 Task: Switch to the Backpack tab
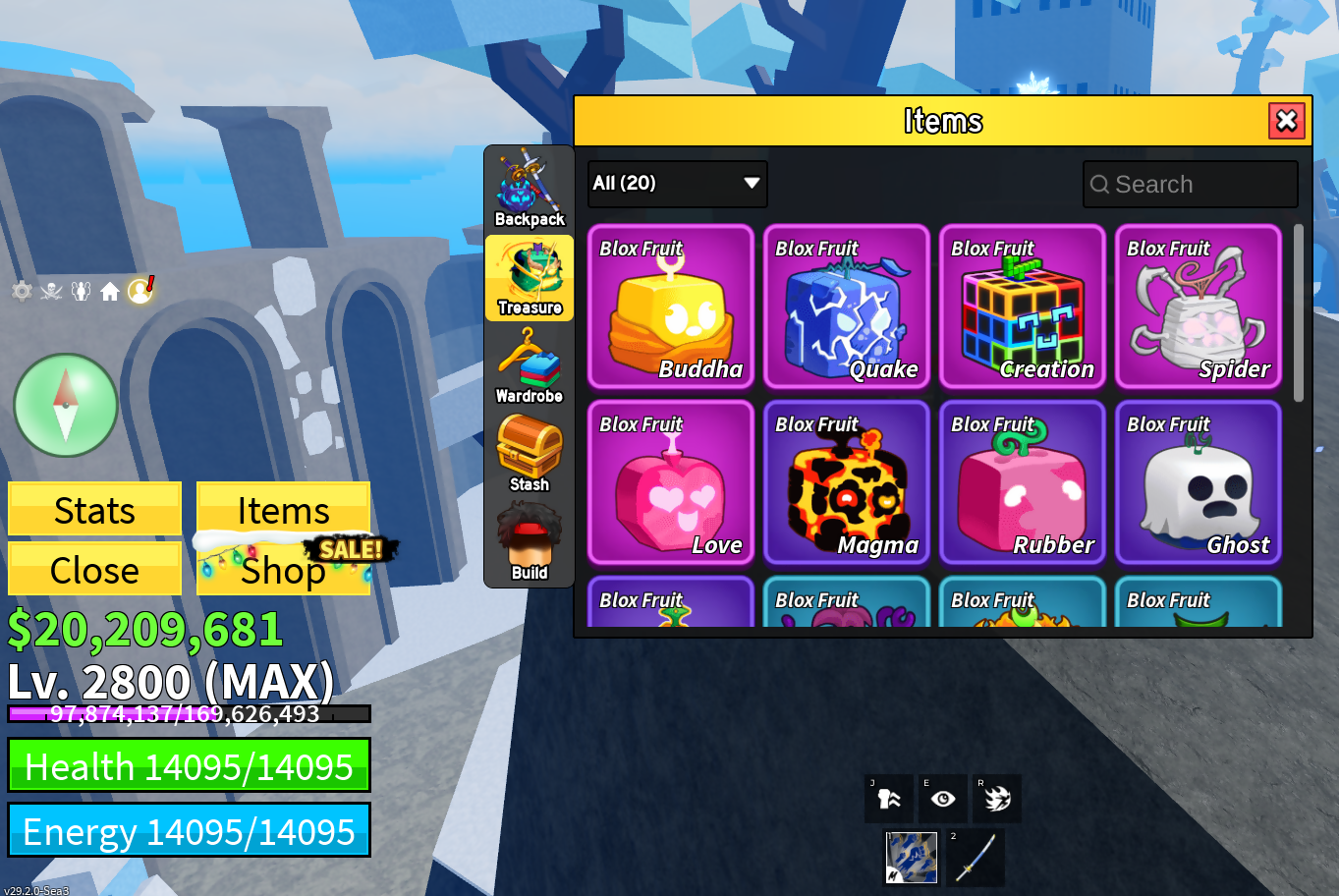pyautogui.click(x=529, y=187)
